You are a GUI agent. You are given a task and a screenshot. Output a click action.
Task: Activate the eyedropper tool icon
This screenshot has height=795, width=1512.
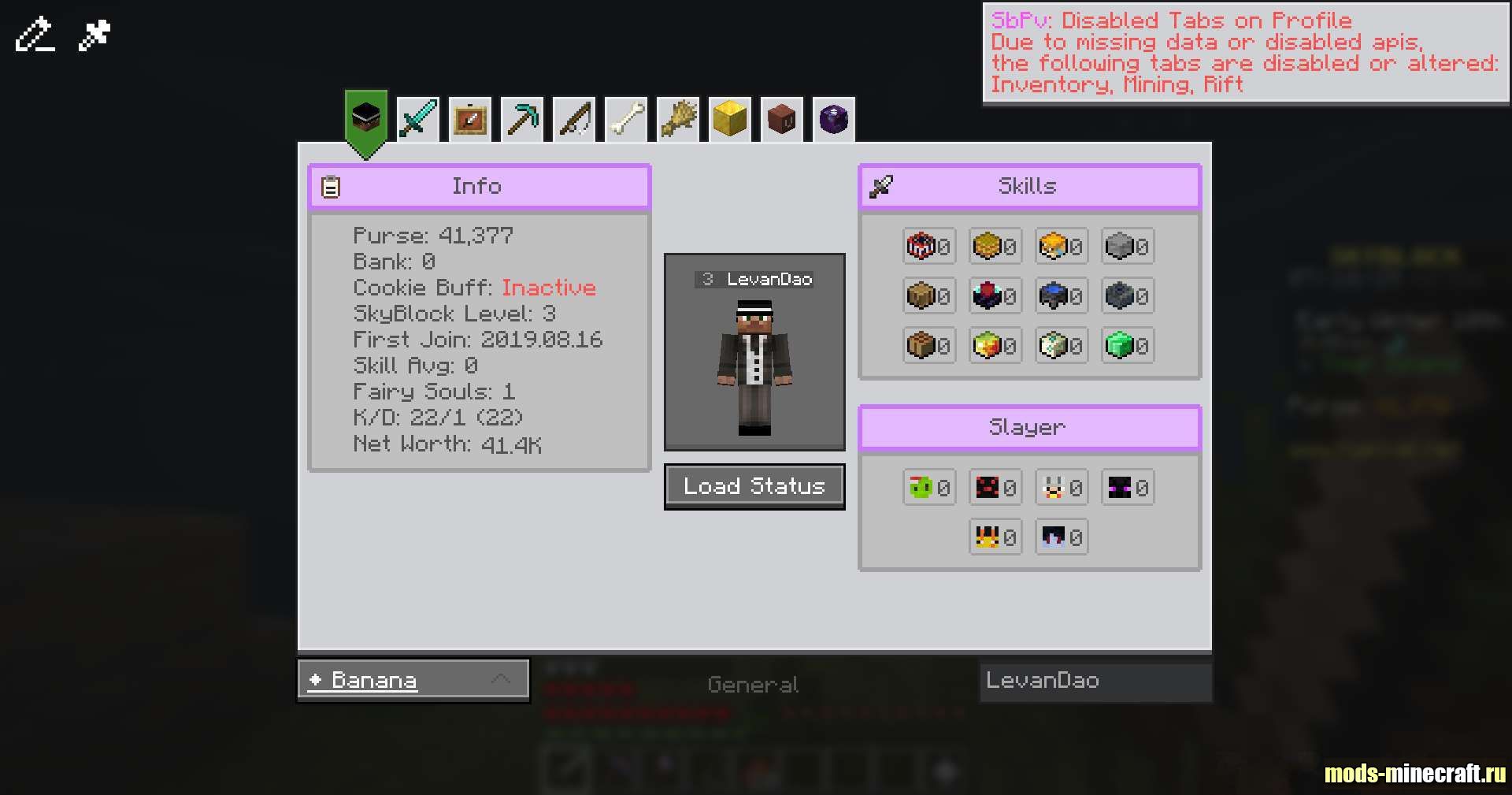point(94,35)
